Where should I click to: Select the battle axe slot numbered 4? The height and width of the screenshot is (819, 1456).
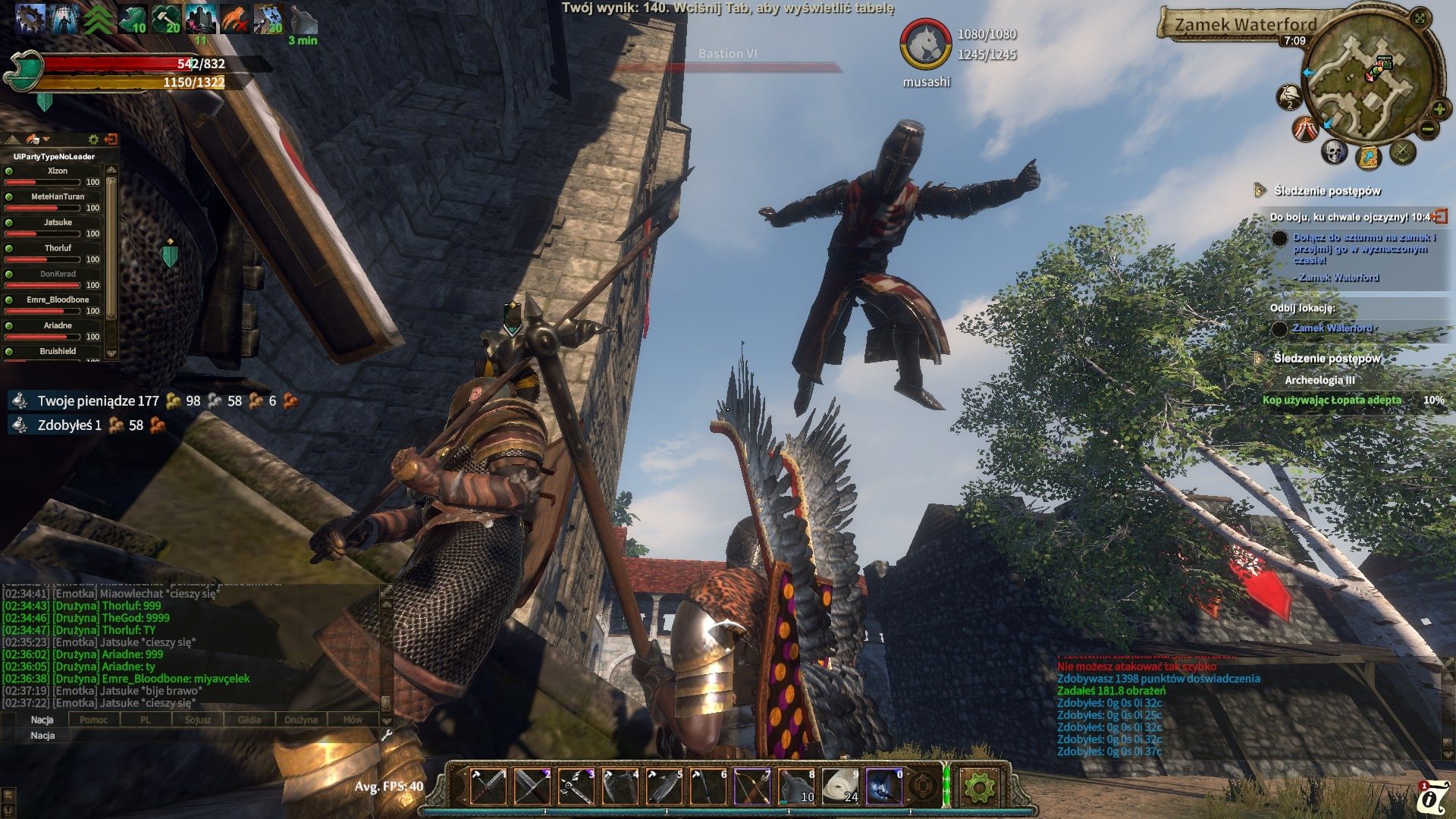620,786
